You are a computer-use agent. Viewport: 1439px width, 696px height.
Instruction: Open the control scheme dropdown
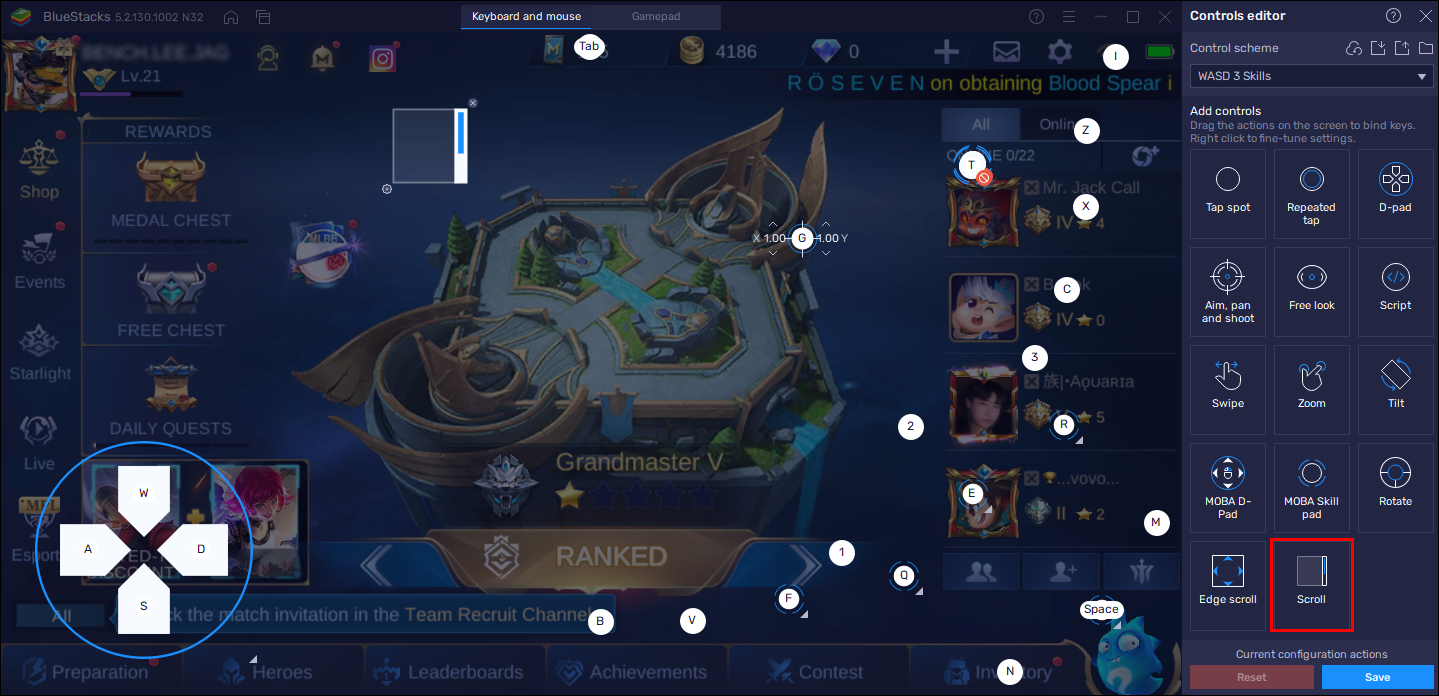tap(1311, 77)
